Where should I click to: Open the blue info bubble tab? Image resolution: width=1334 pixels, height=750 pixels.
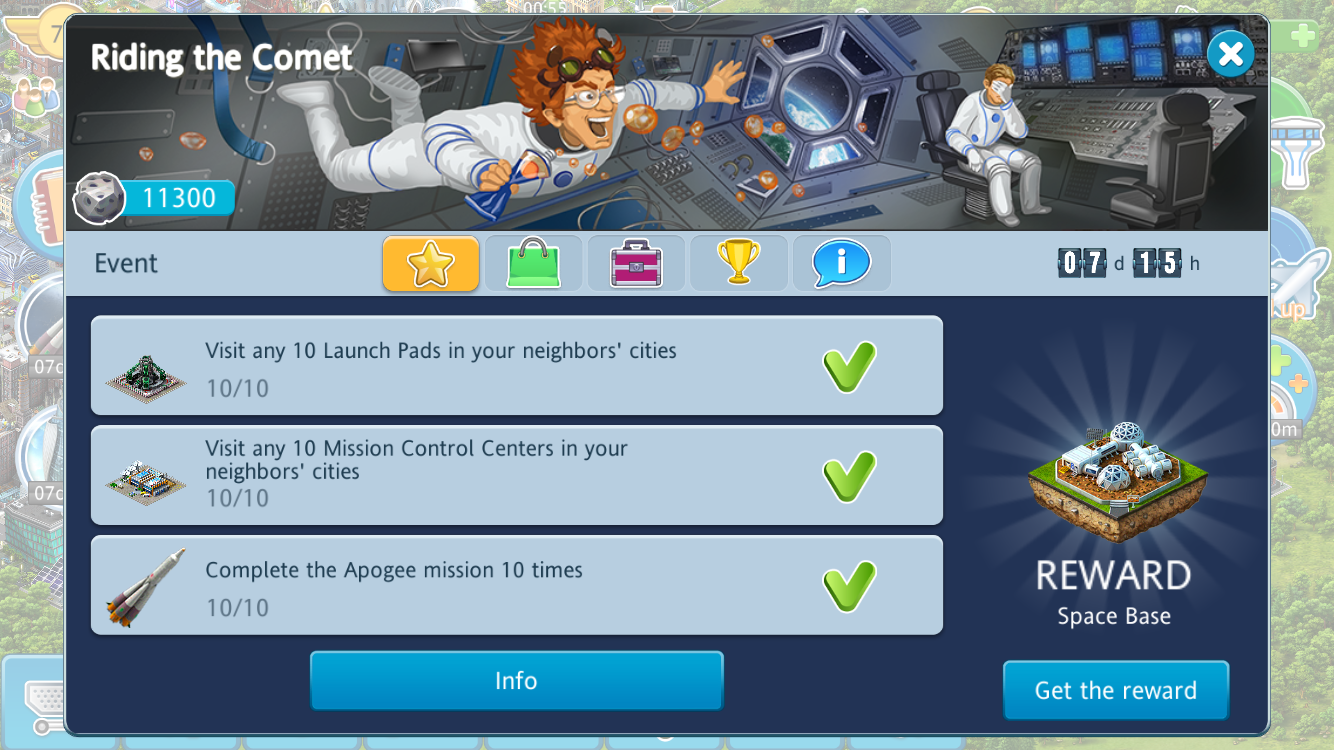[x=841, y=264]
